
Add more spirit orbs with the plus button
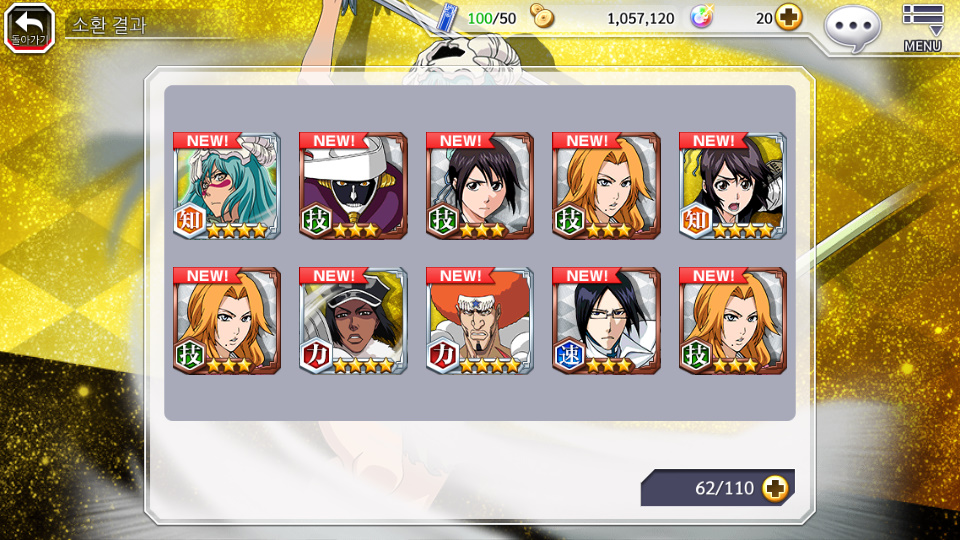(x=789, y=18)
